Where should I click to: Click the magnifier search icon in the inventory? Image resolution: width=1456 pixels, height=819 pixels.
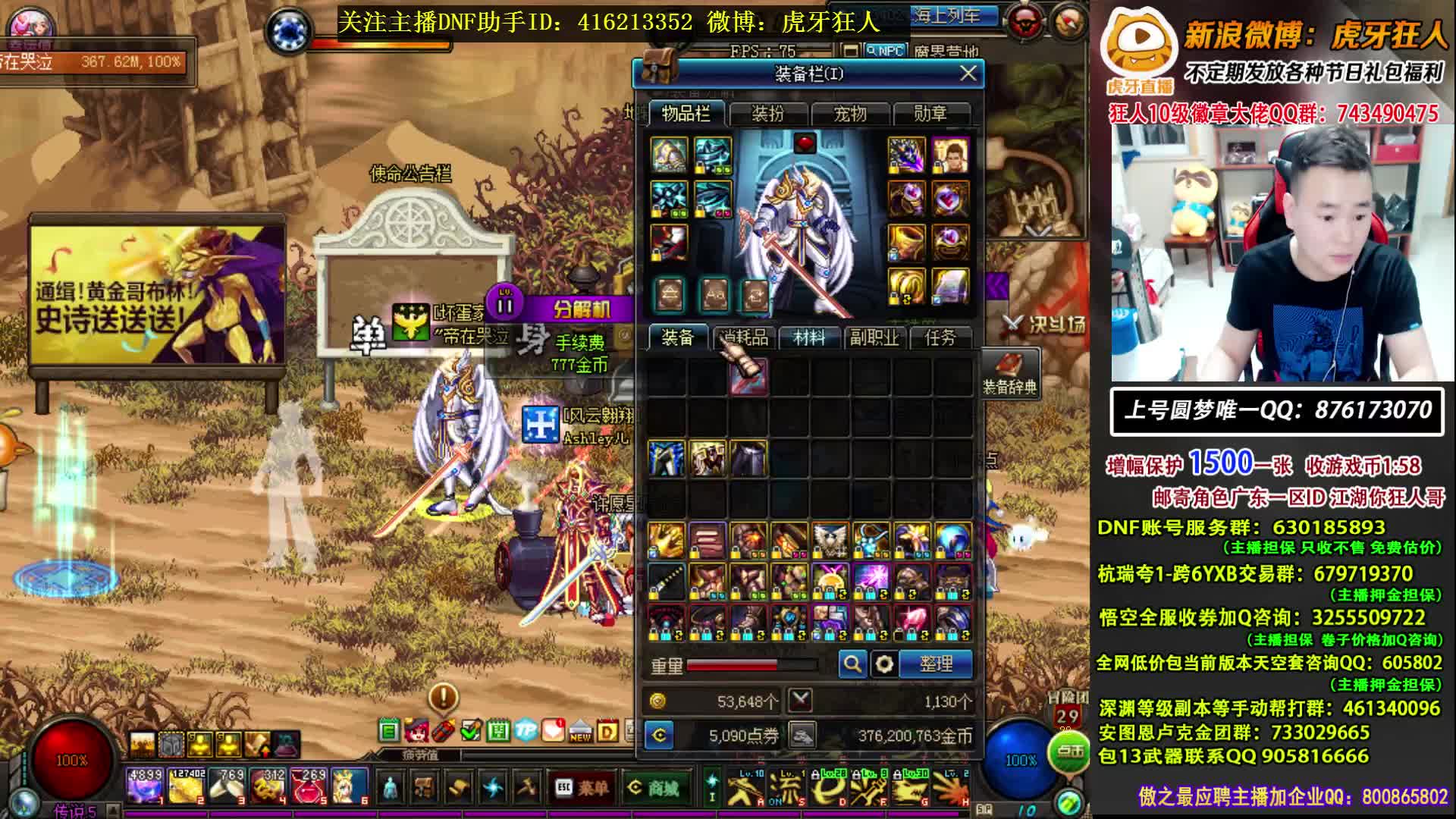[x=852, y=666]
